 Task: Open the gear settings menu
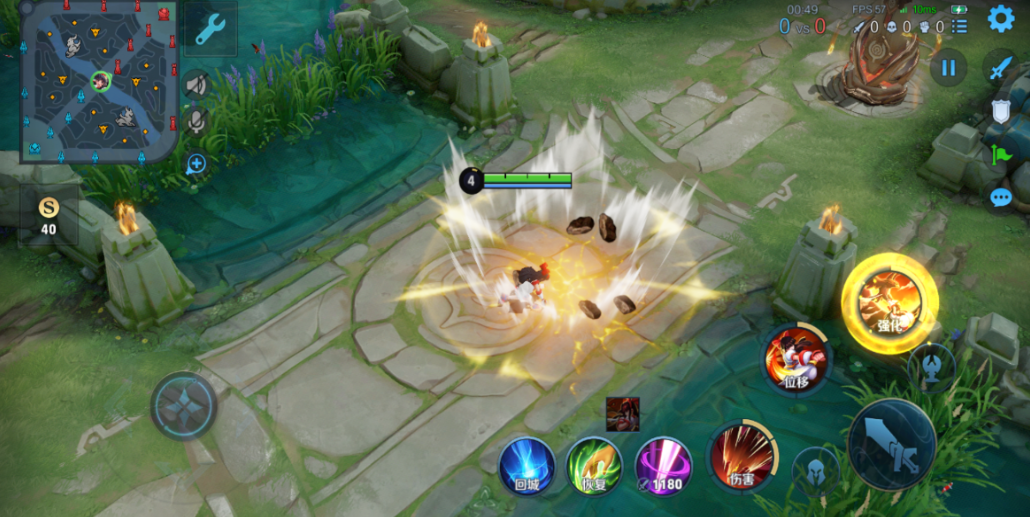[x=1000, y=19]
